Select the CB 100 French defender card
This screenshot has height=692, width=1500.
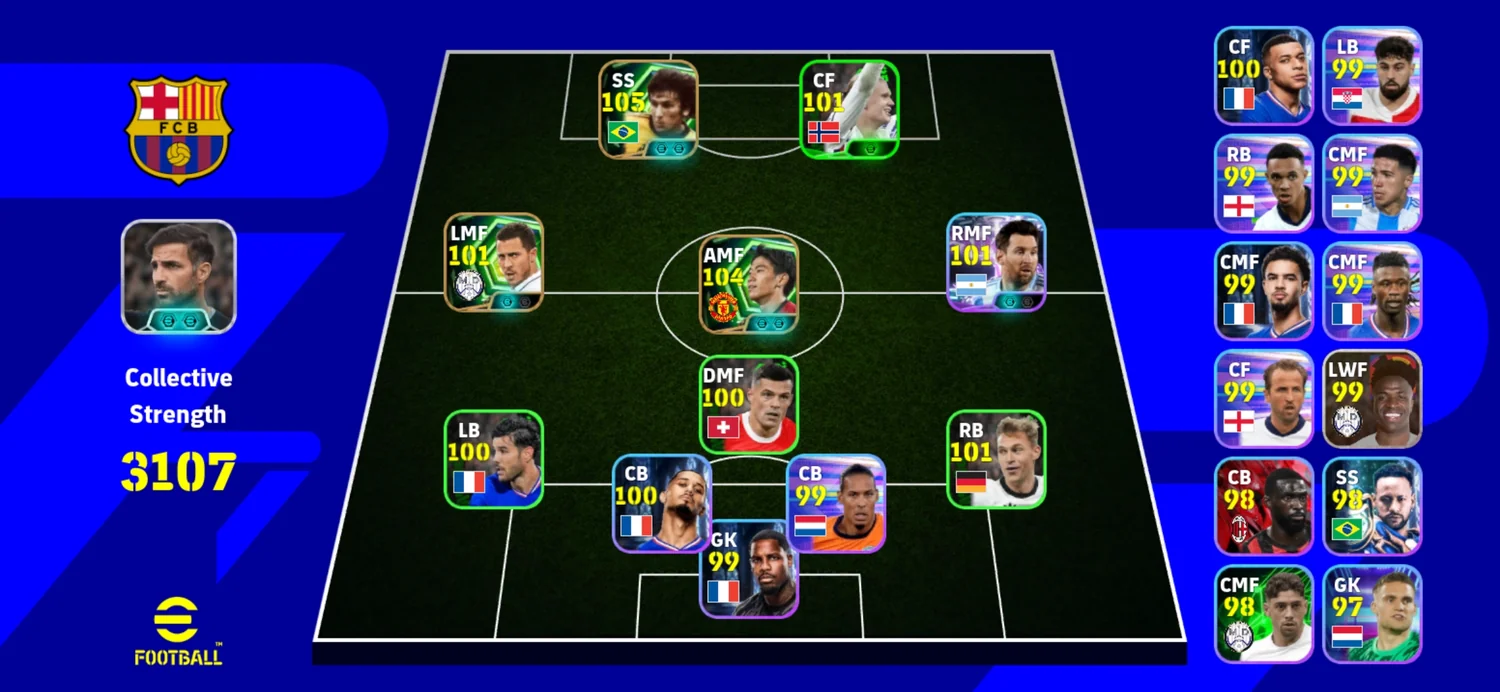click(662, 503)
